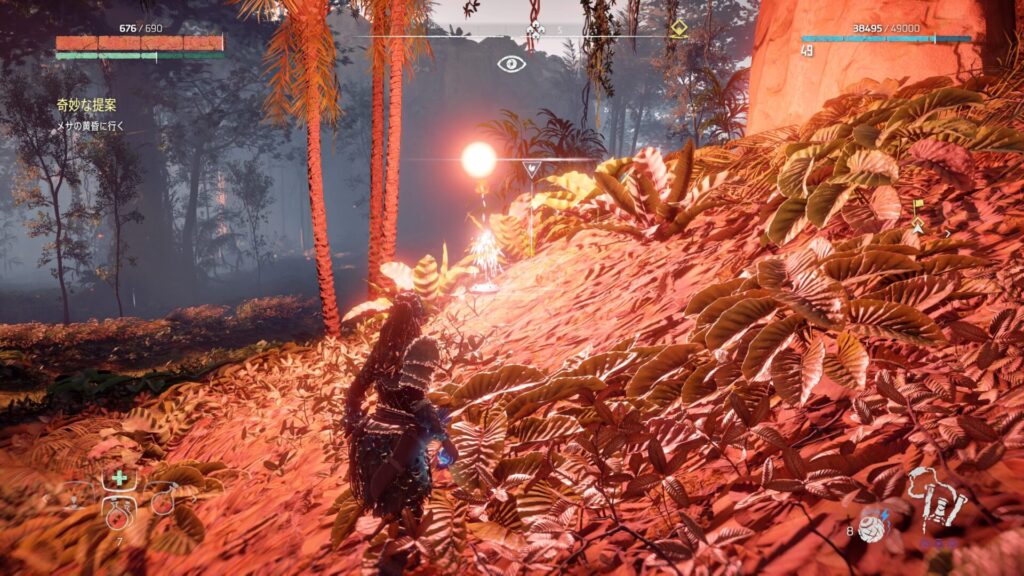The width and height of the screenshot is (1024, 576).
Task: Click the yellow quest marker on the compass
Action: (679, 28)
